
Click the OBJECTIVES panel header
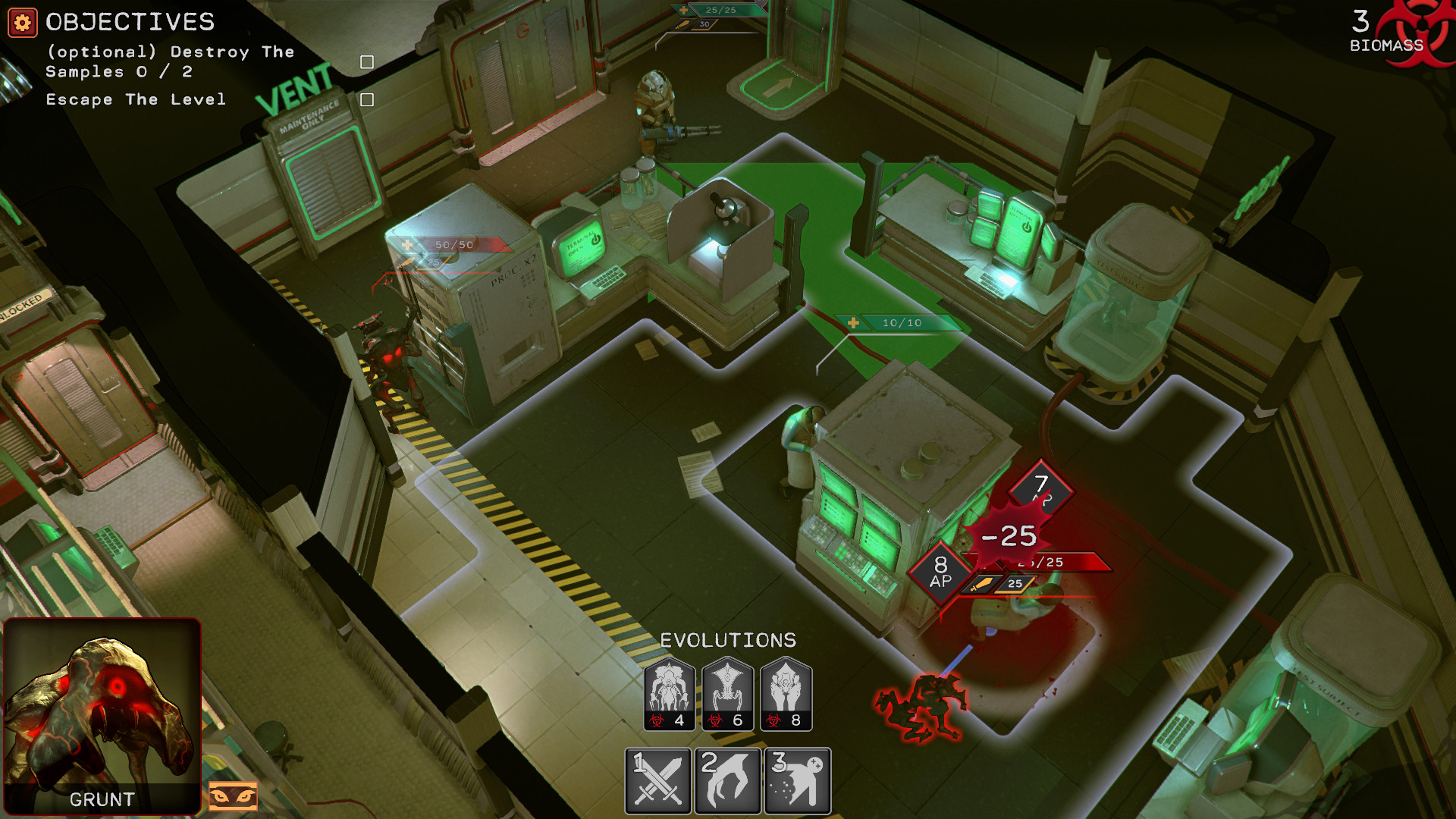point(129,23)
